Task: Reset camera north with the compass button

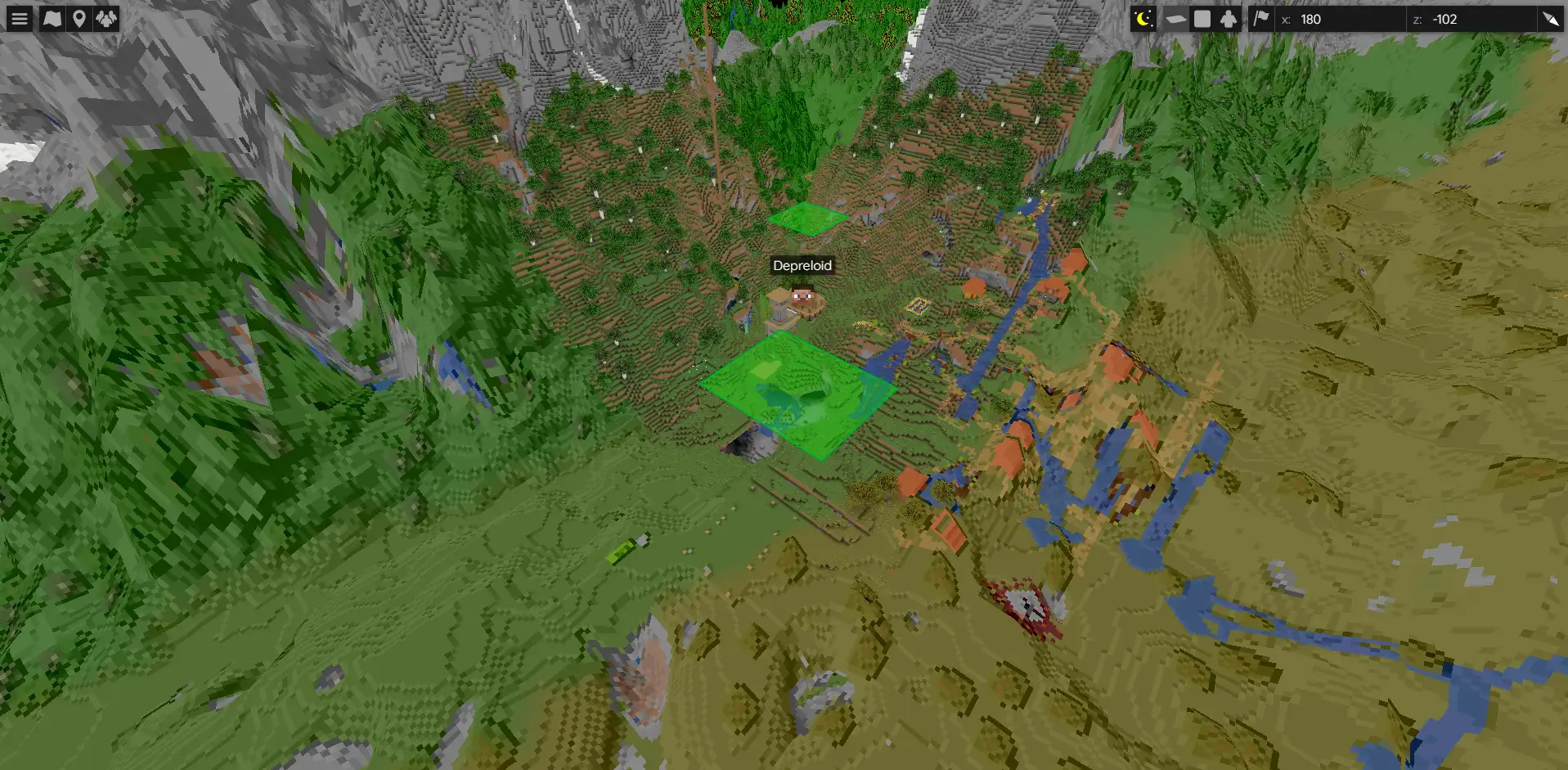Action: pyautogui.click(x=1550, y=19)
